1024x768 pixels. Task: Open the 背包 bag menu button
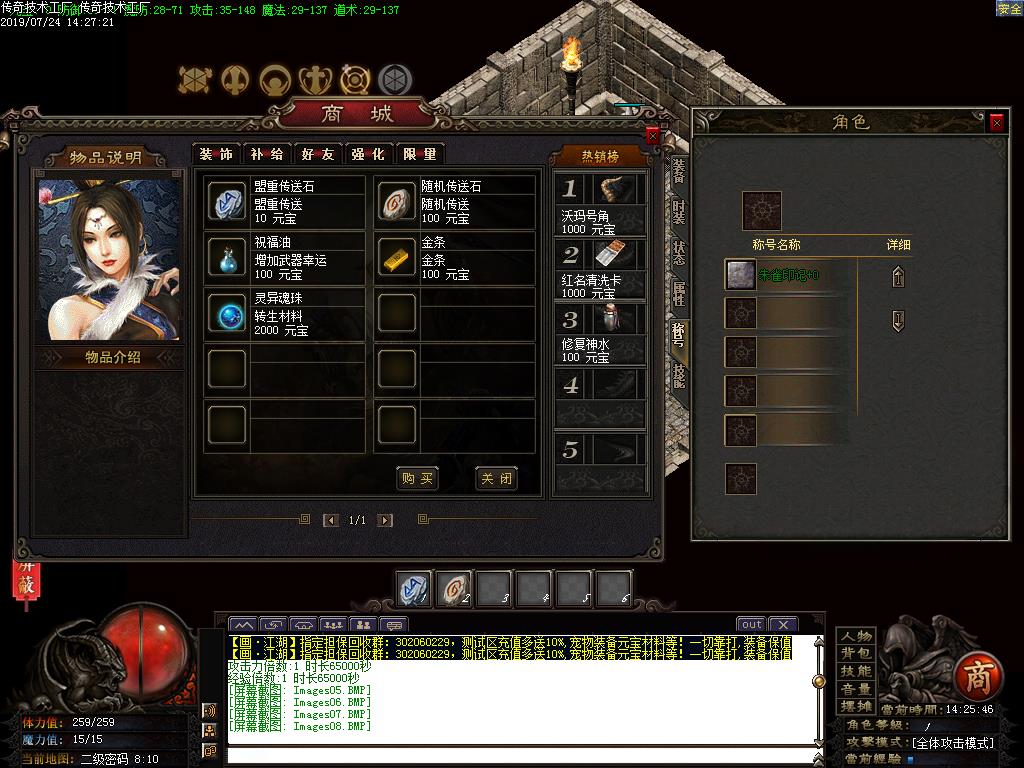pyautogui.click(x=856, y=653)
